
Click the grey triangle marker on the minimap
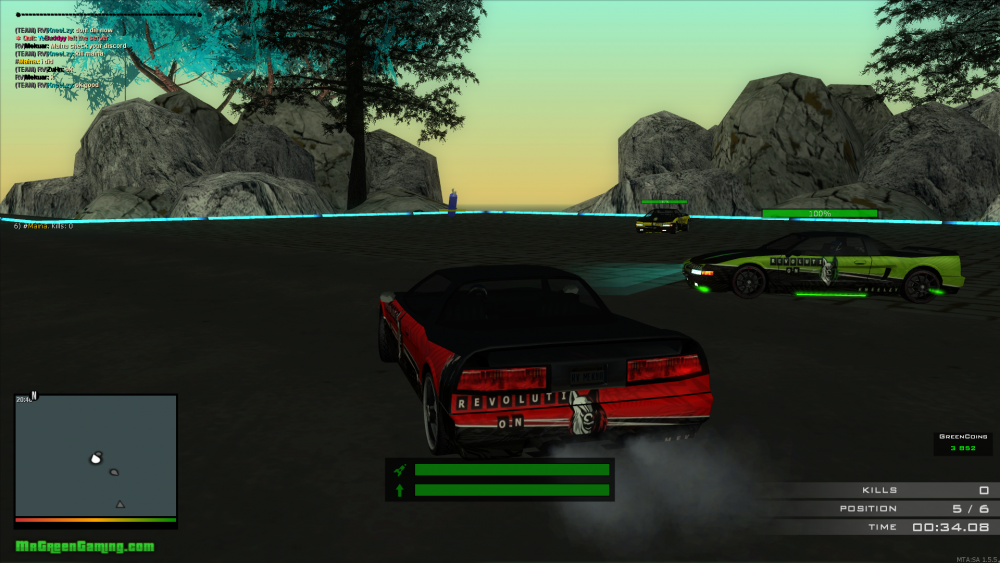pos(120,504)
